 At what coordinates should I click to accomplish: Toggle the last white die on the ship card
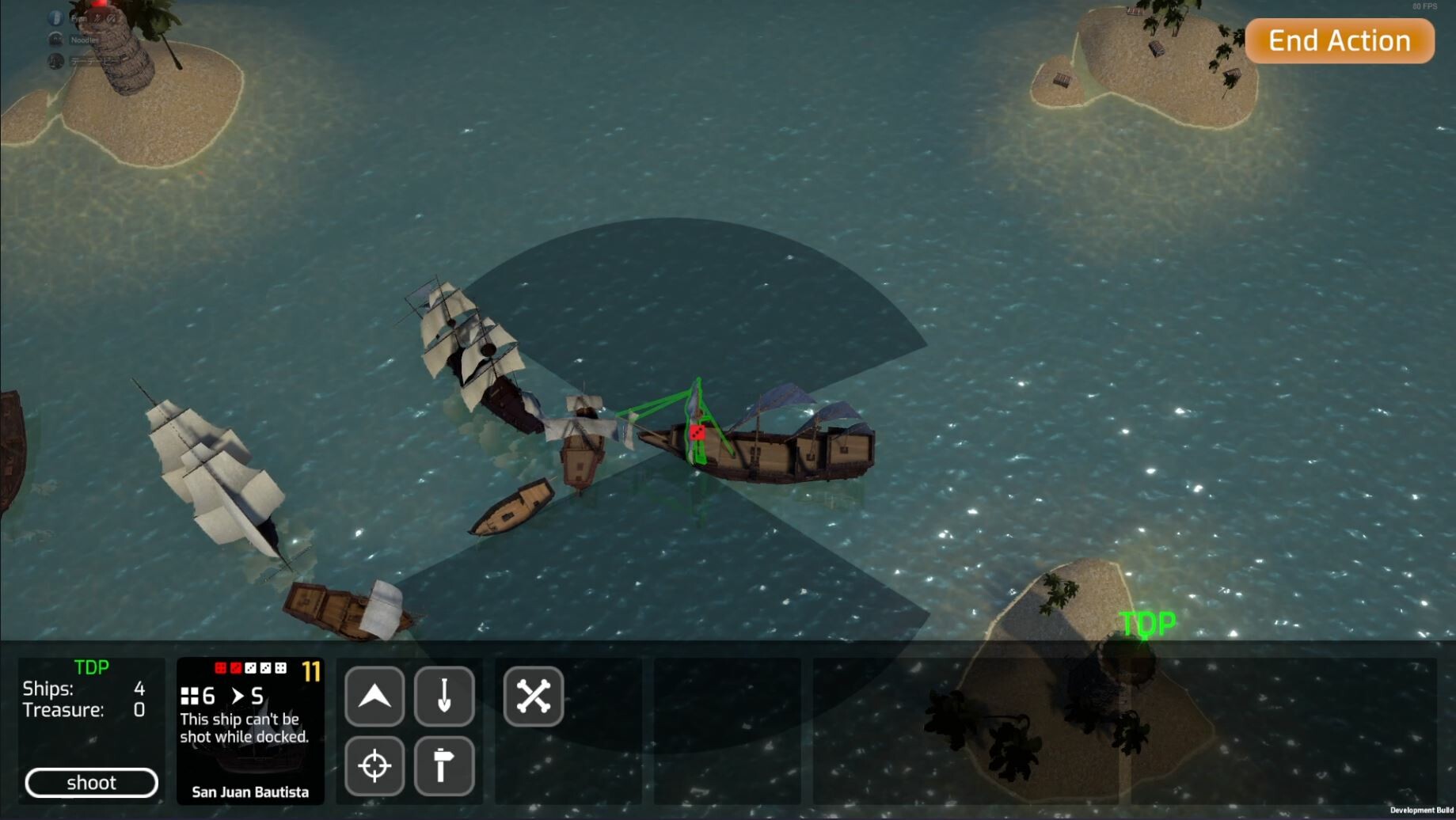[280, 668]
